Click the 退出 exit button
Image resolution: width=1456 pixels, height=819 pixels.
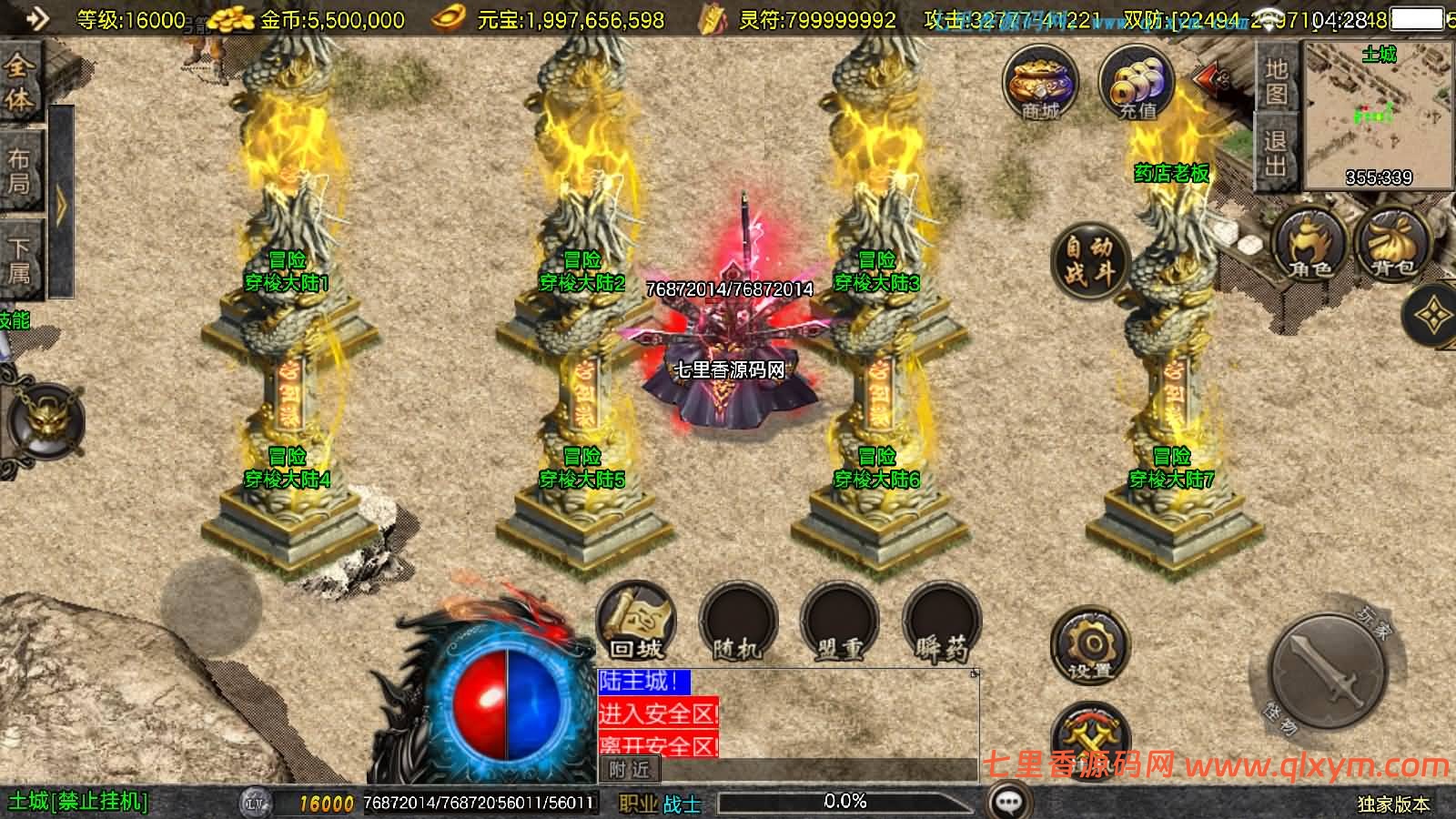tap(1276, 153)
